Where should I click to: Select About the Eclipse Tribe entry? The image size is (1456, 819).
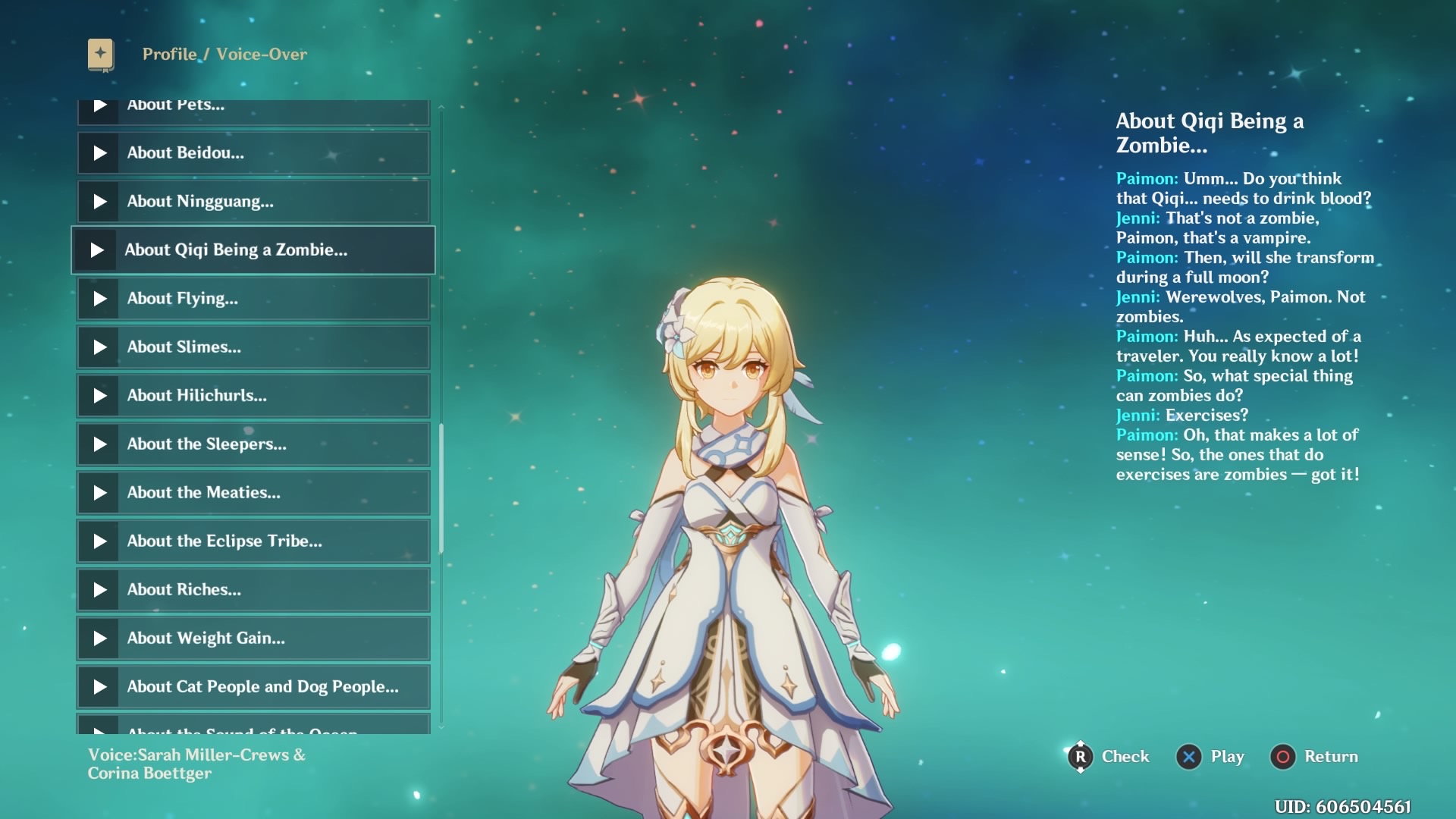[253, 541]
